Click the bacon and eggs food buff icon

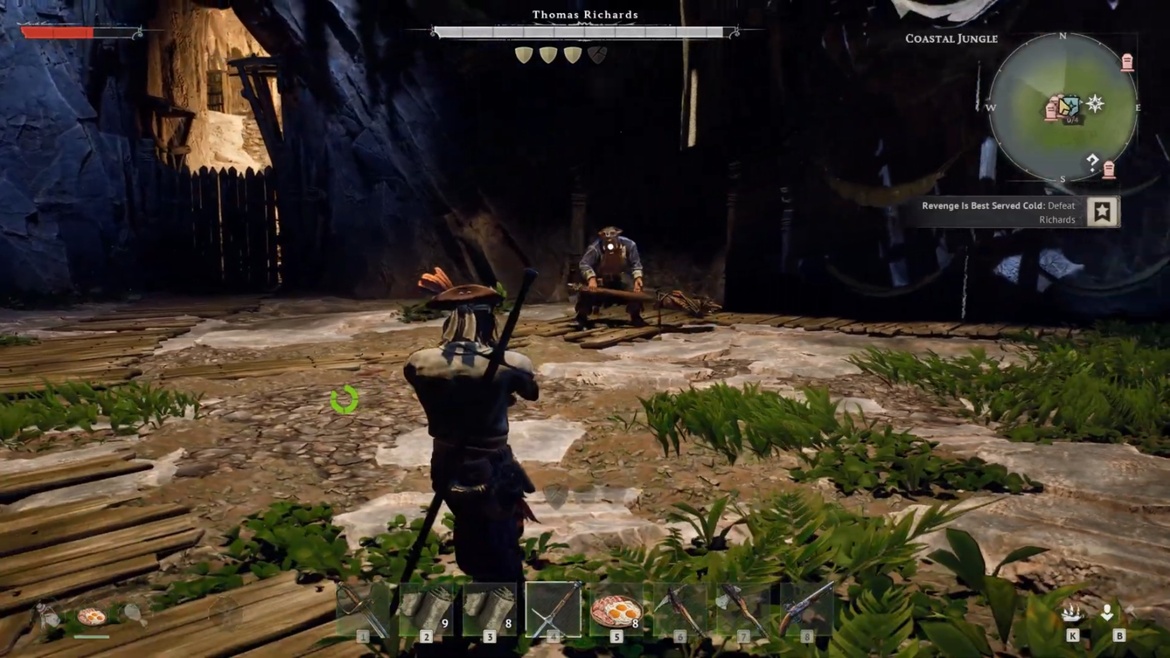(91, 617)
